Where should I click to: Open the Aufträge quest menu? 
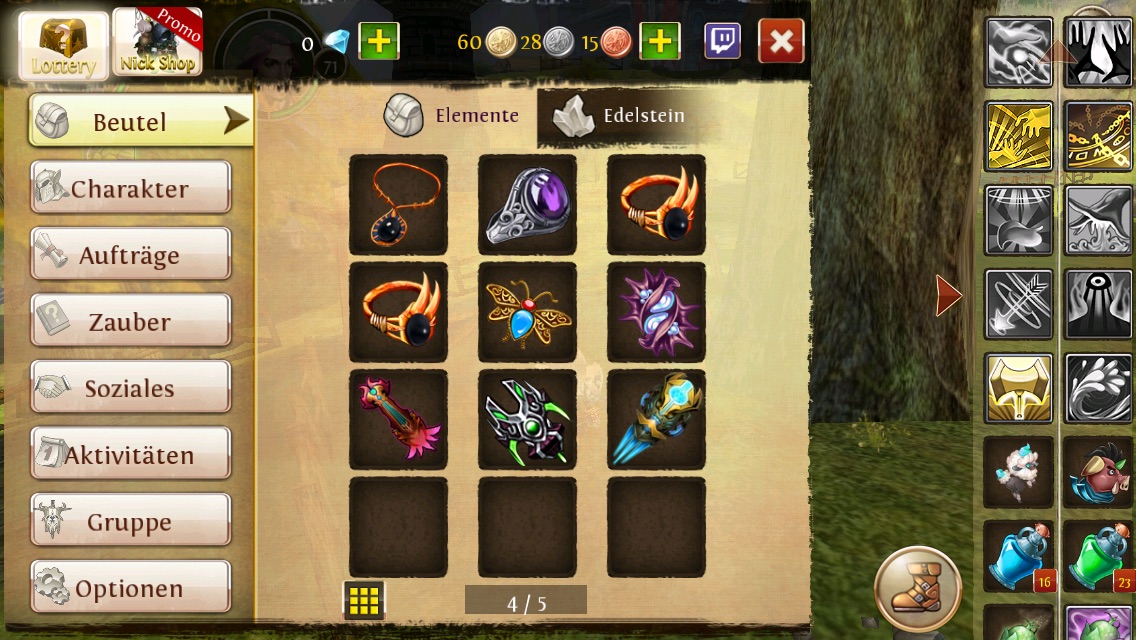point(131,255)
